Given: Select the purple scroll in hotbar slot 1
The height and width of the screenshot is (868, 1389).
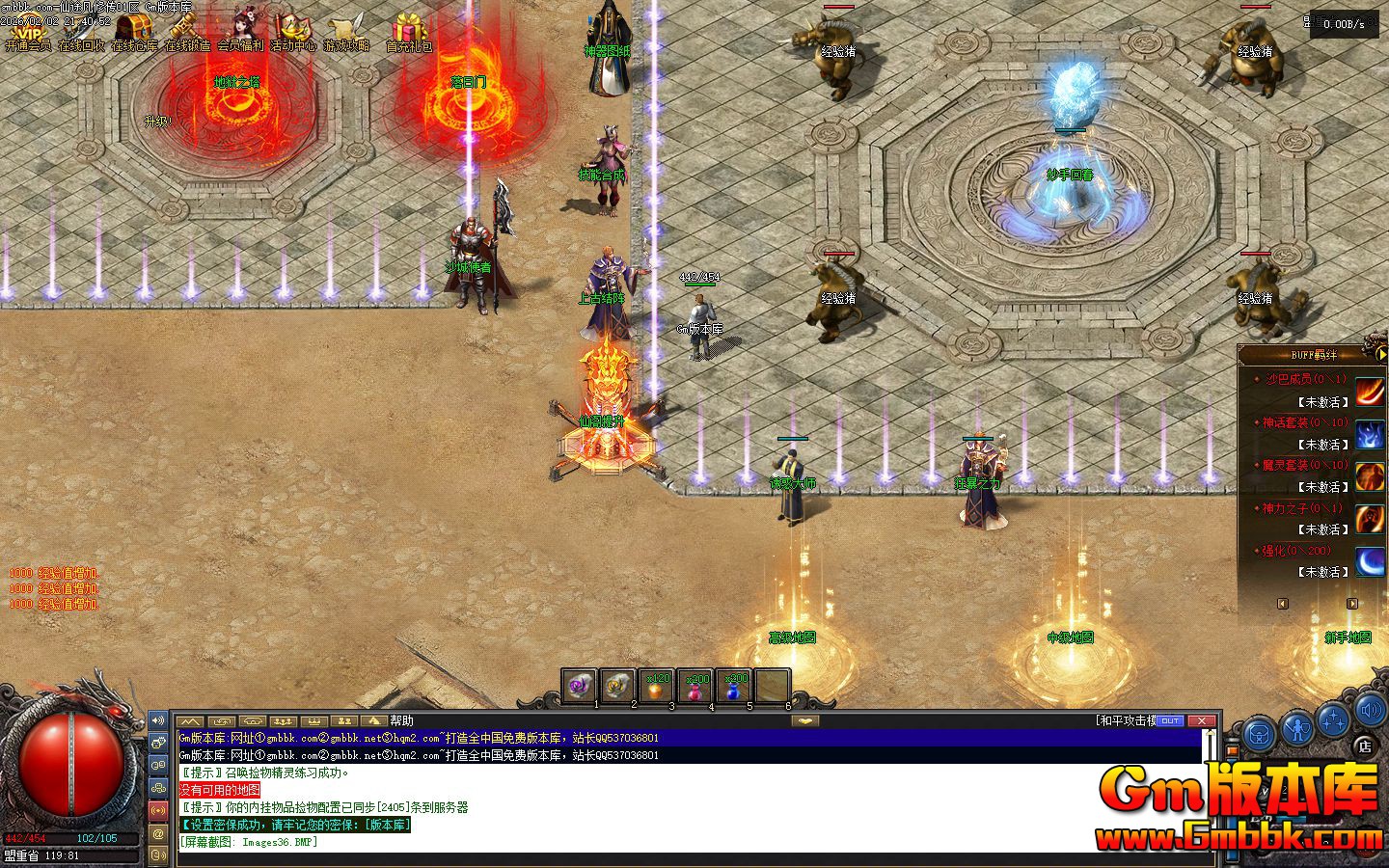Looking at the screenshot, I should pos(579,686).
